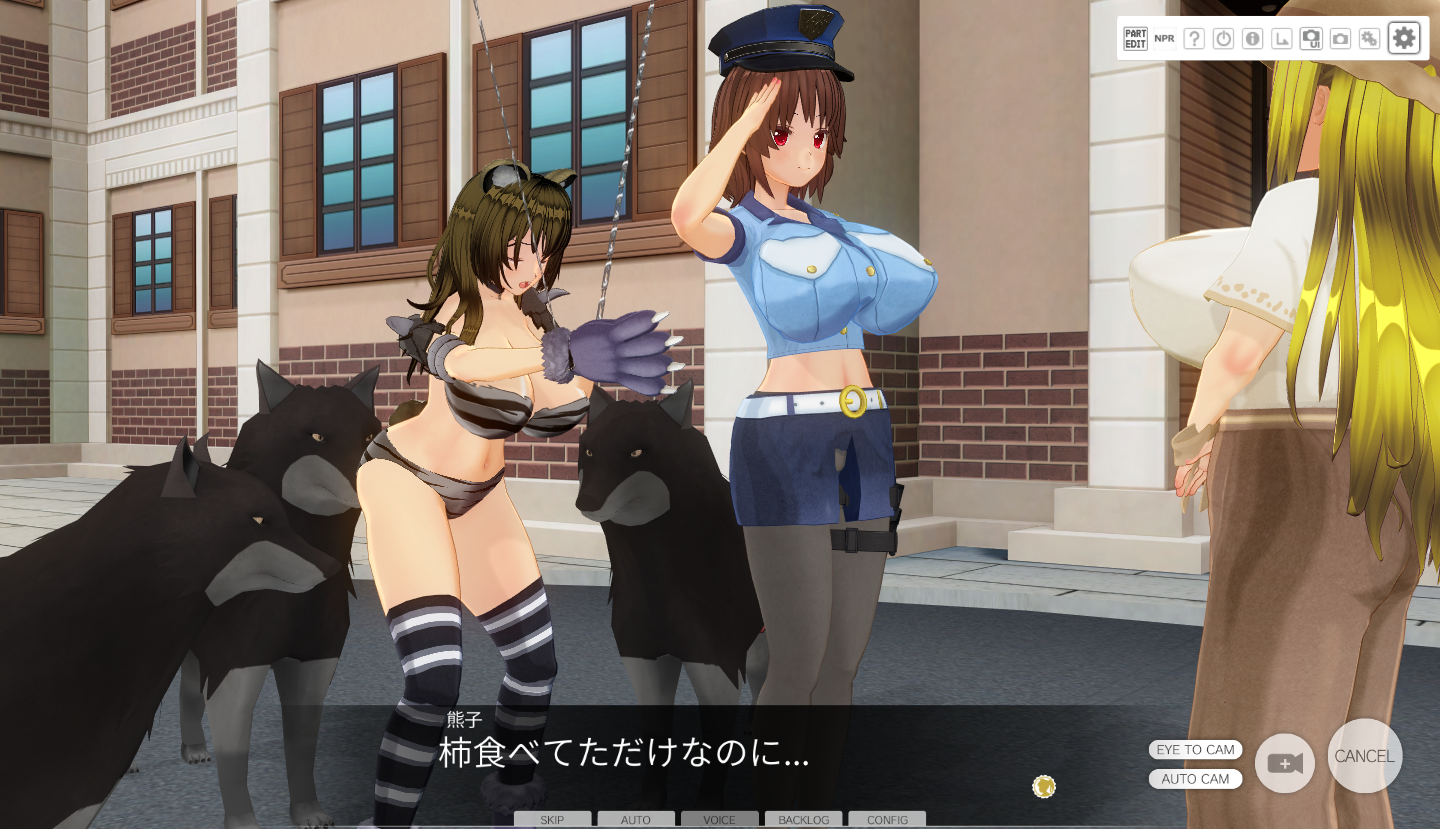This screenshot has width=1440, height=829.
Task: Open help with the question mark icon
Action: (1194, 38)
